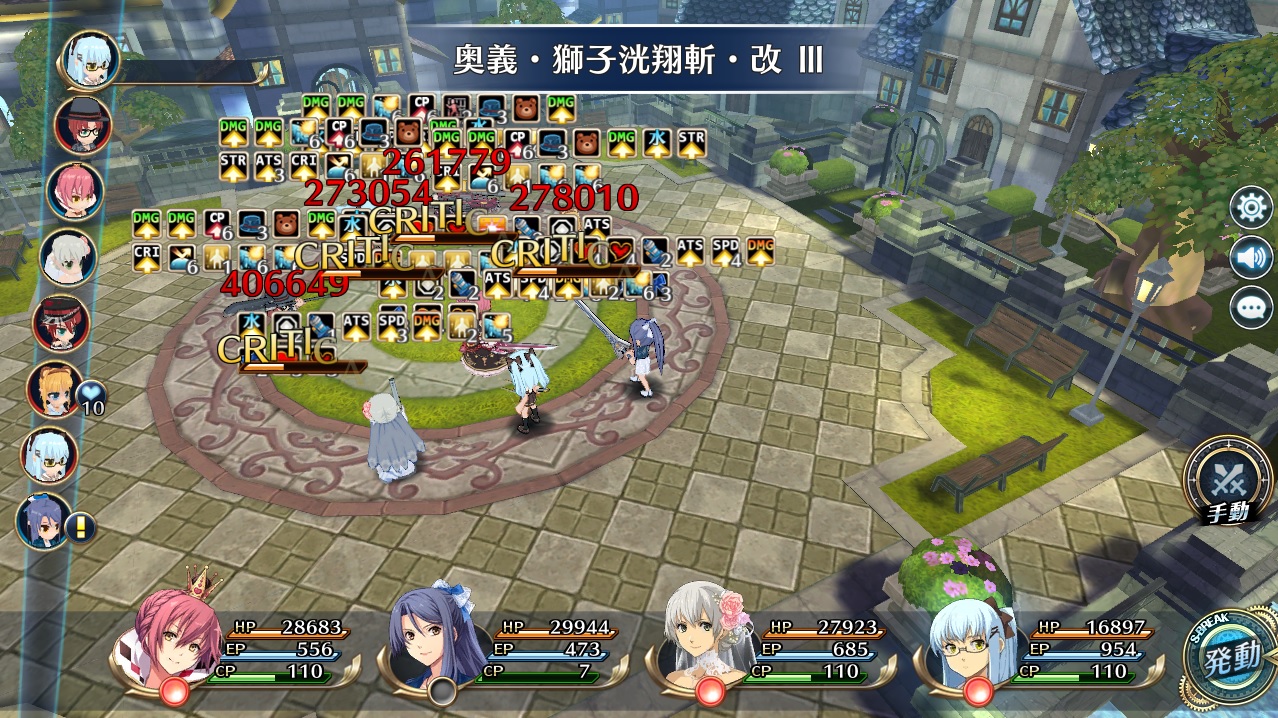Open the chat speech bubble
Viewport: 1278px width, 718px height.
pos(1250,307)
